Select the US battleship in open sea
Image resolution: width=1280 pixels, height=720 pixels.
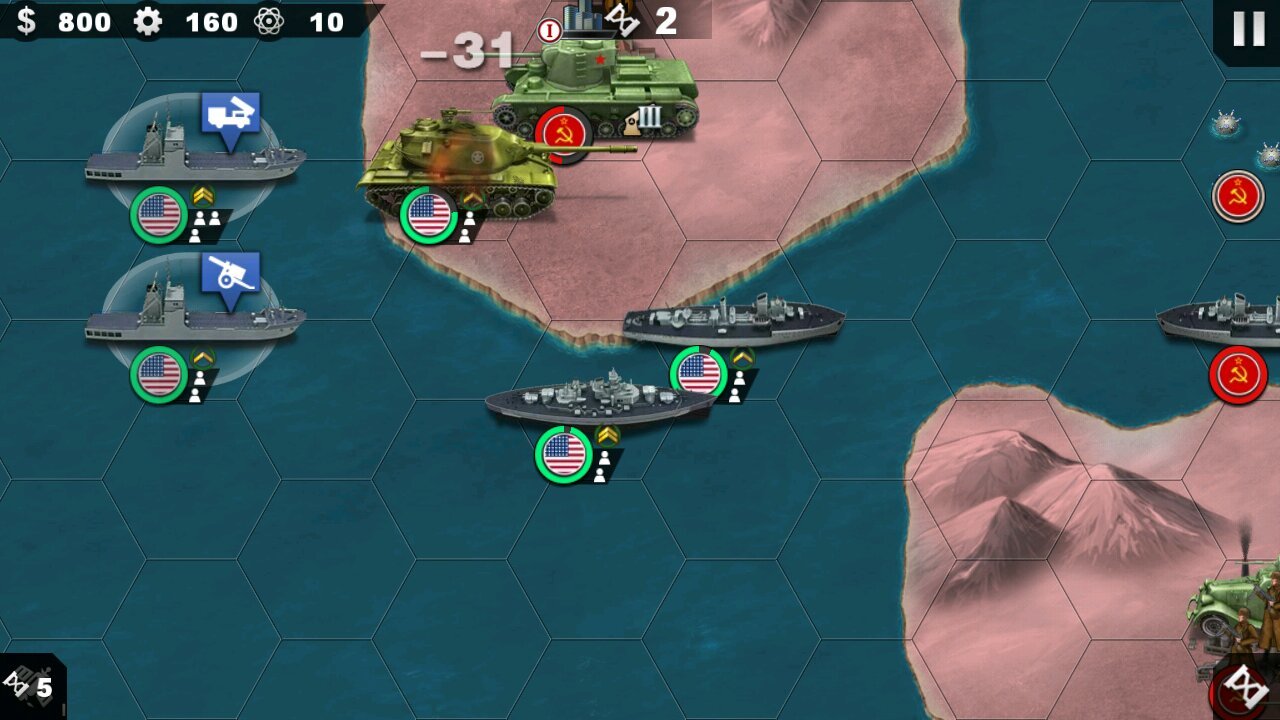point(598,400)
